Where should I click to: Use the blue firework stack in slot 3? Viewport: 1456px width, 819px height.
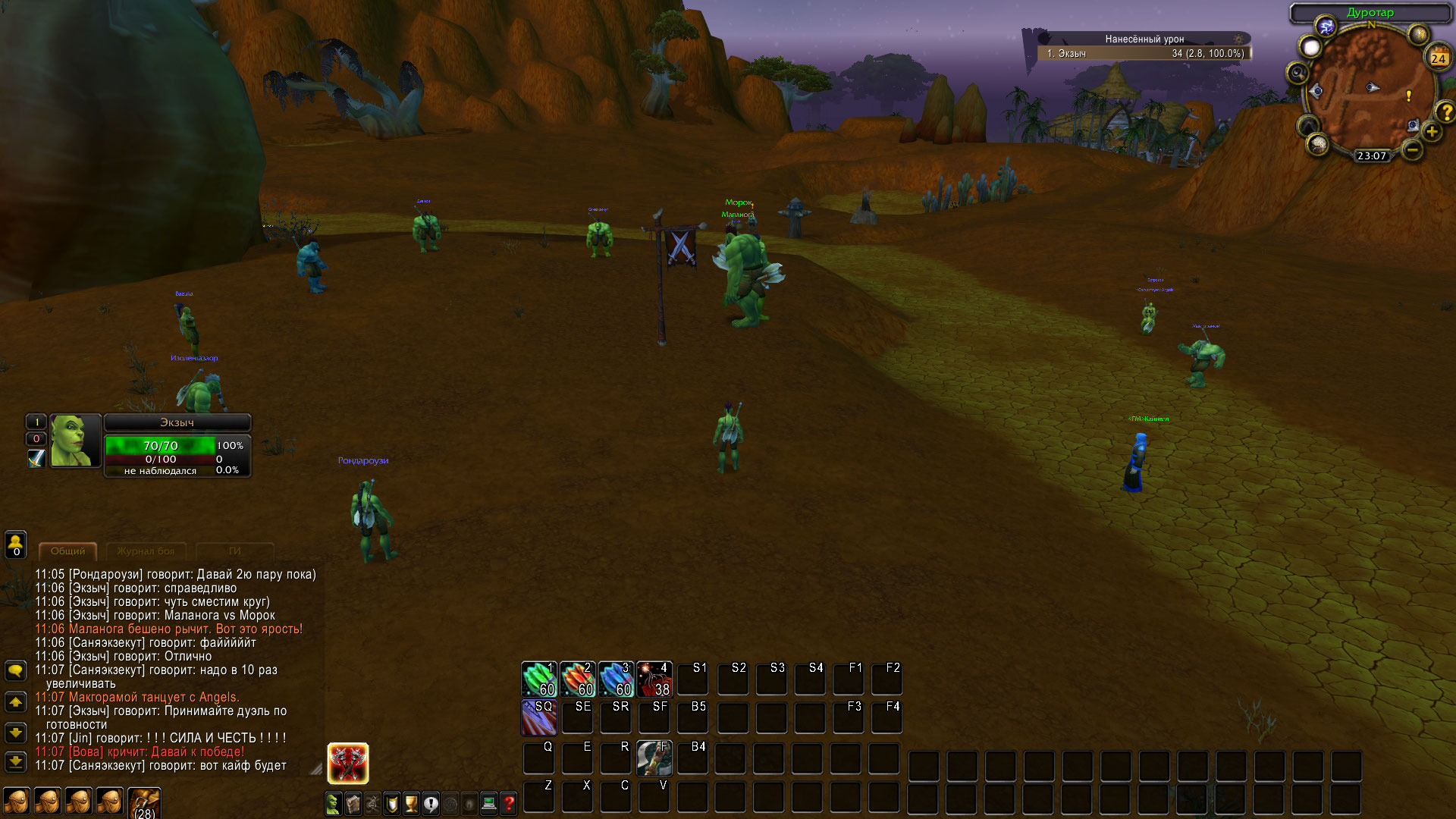pos(616,679)
